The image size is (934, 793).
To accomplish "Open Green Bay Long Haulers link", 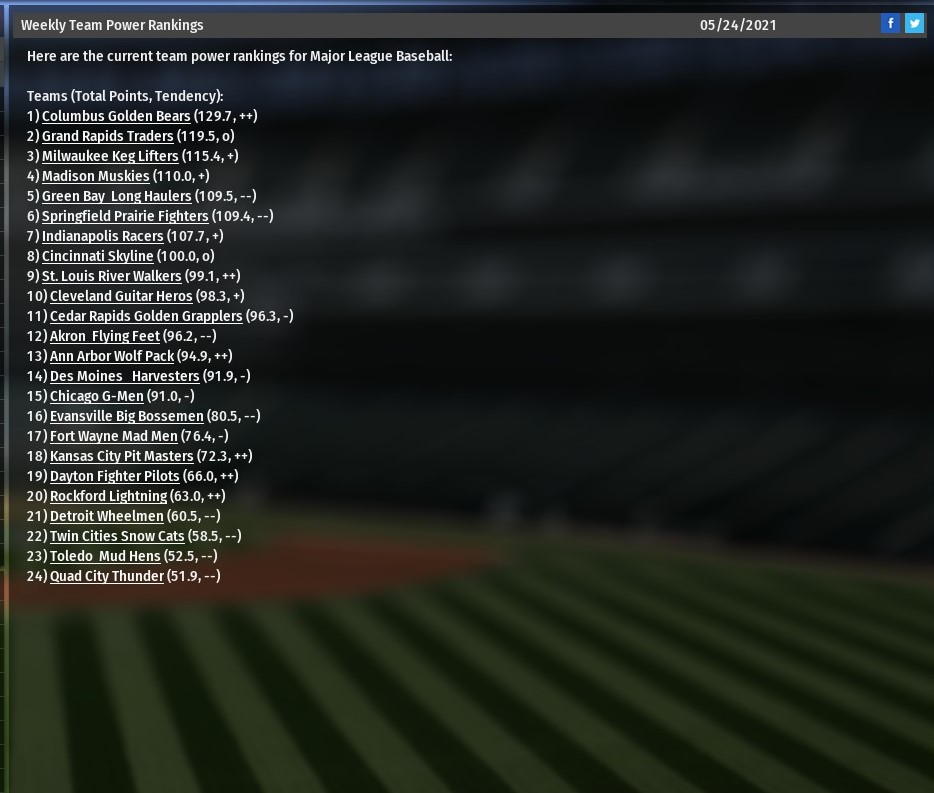I will (x=116, y=196).
